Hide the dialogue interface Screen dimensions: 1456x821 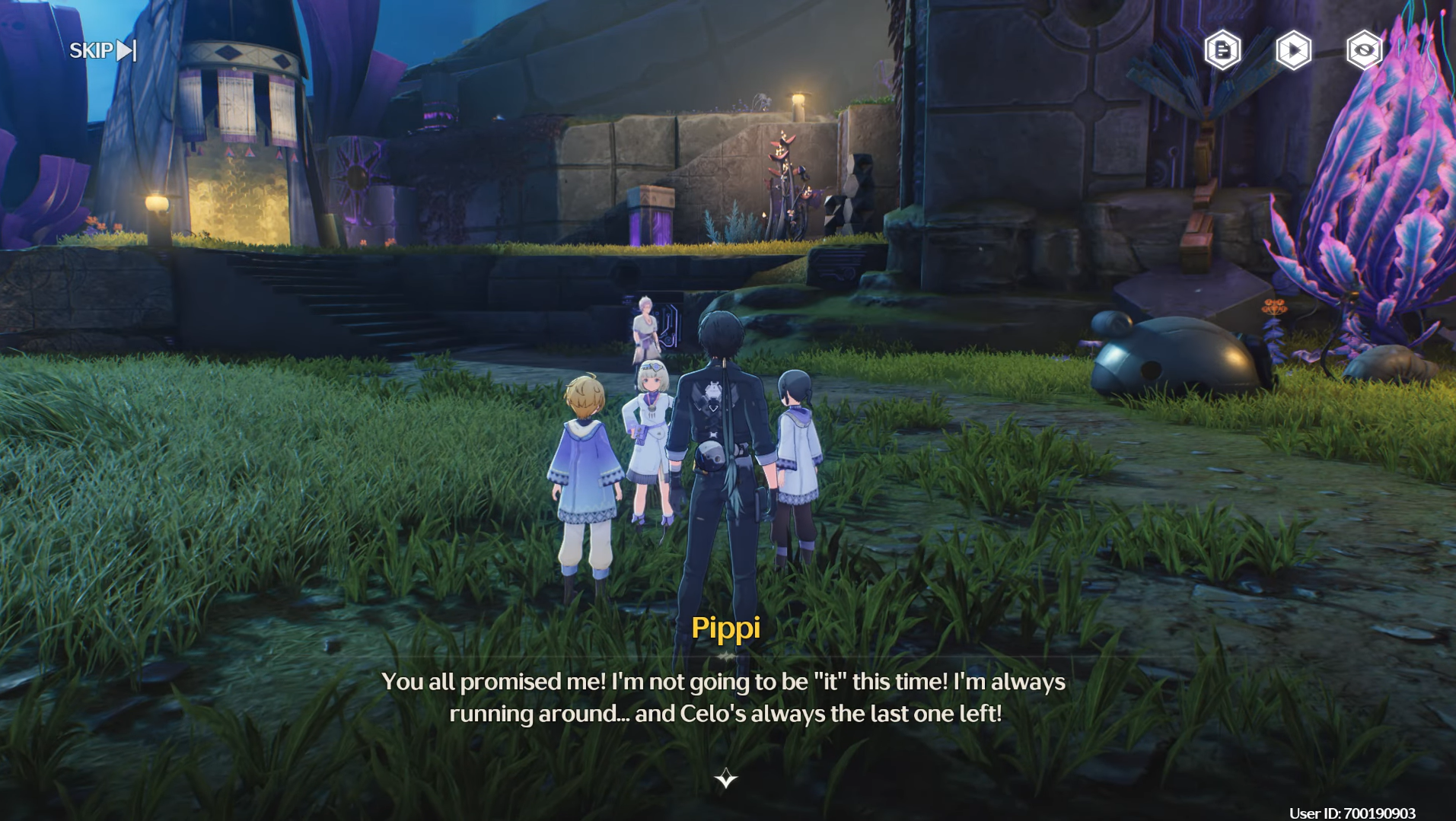[1364, 50]
